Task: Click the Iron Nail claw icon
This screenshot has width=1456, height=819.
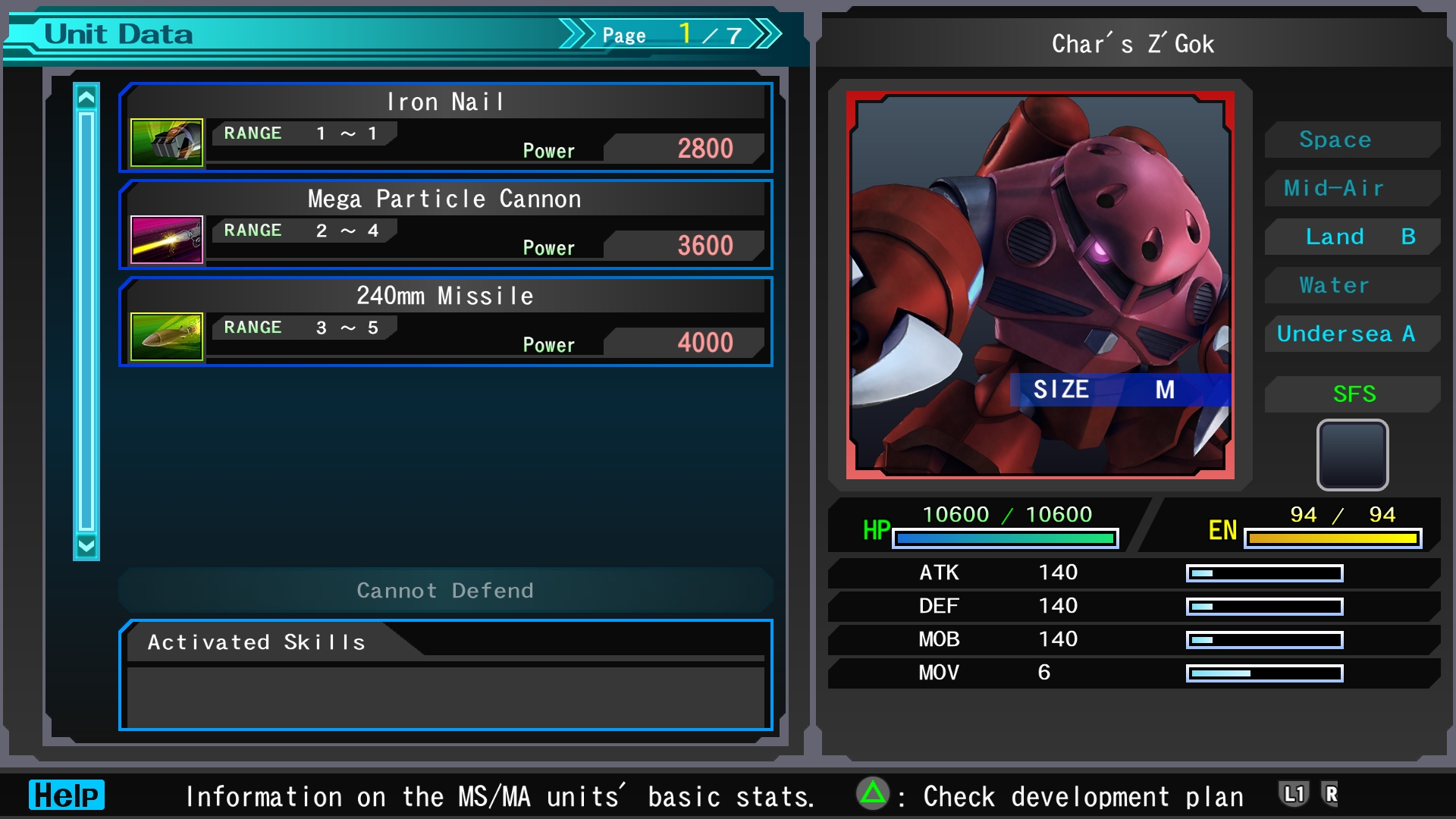Action: click(x=167, y=142)
